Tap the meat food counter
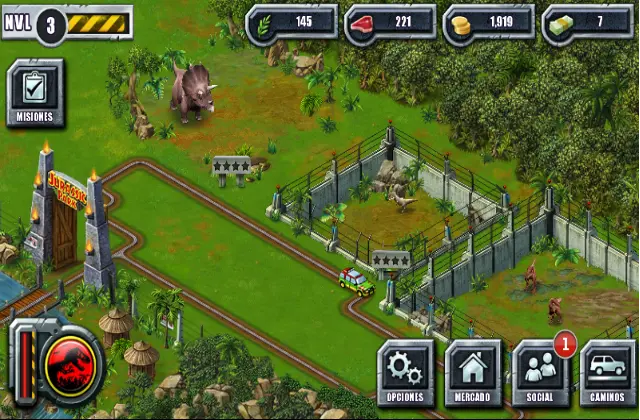Screen dimensions: 640x420 click(x=389, y=23)
